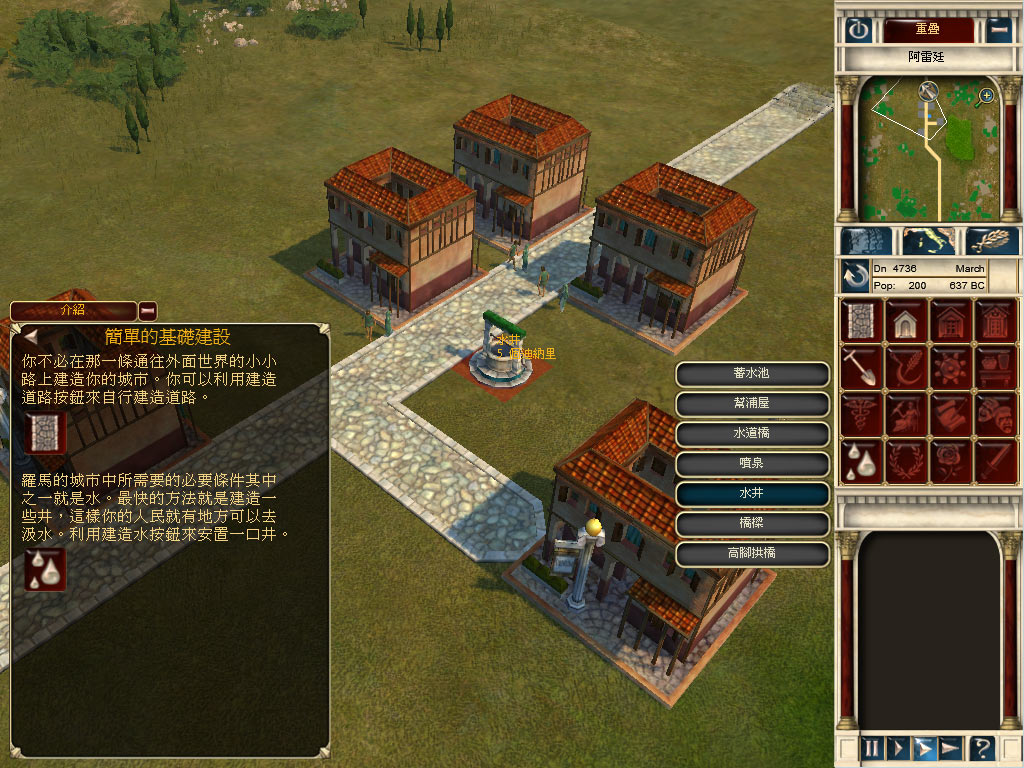1024x768 pixels.
Task: Open the question mark help button
Action: click(x=982, y=747)
